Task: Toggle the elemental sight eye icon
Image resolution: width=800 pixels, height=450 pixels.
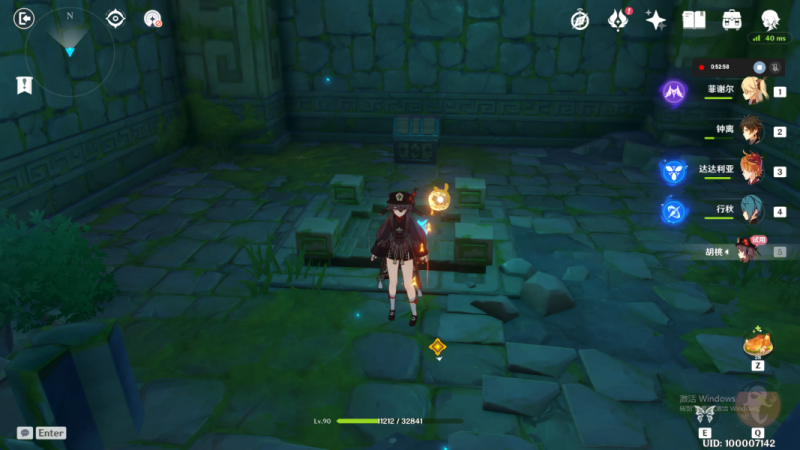Action: point(116,18)
